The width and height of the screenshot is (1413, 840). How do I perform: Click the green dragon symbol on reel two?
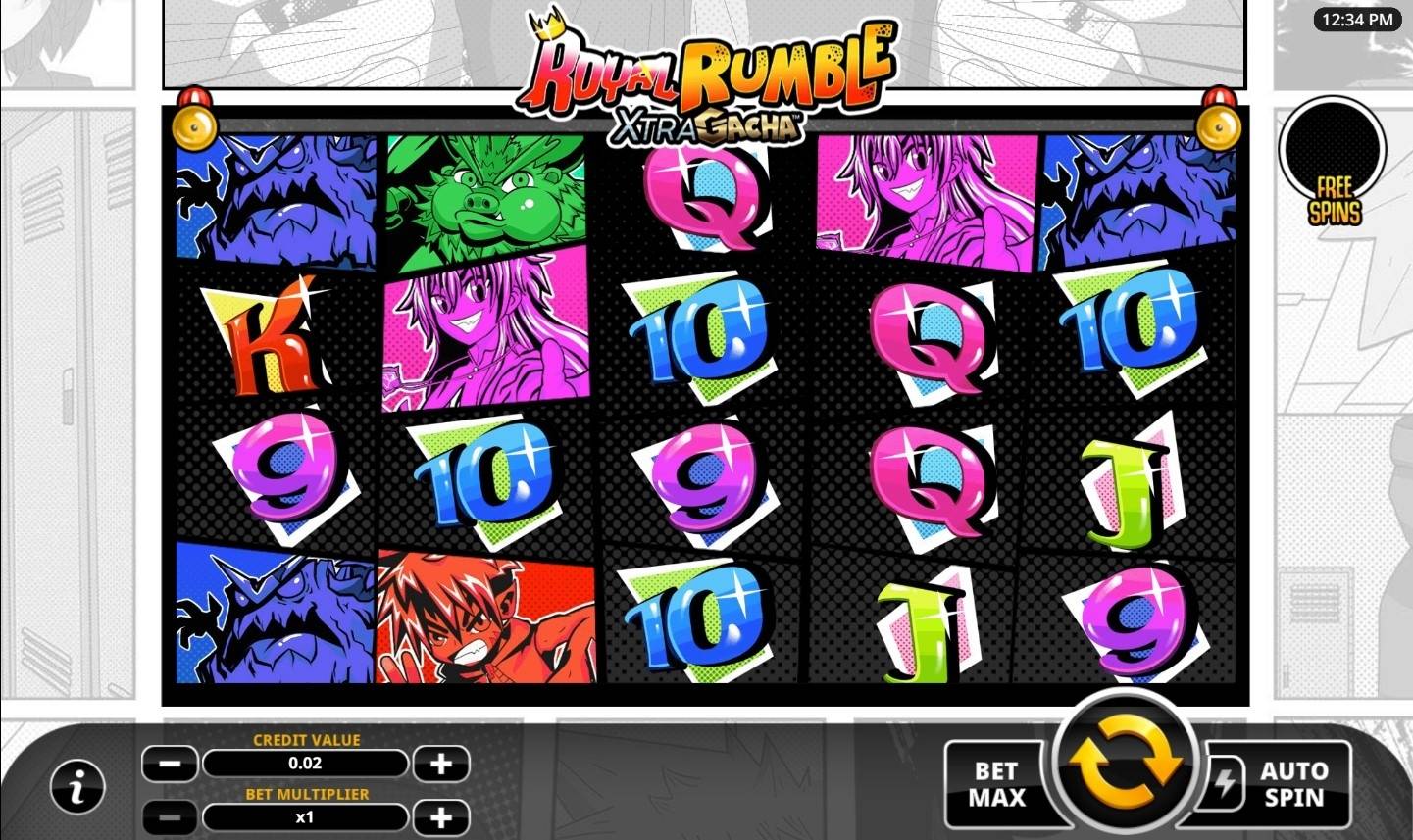[x=485, y=196]
